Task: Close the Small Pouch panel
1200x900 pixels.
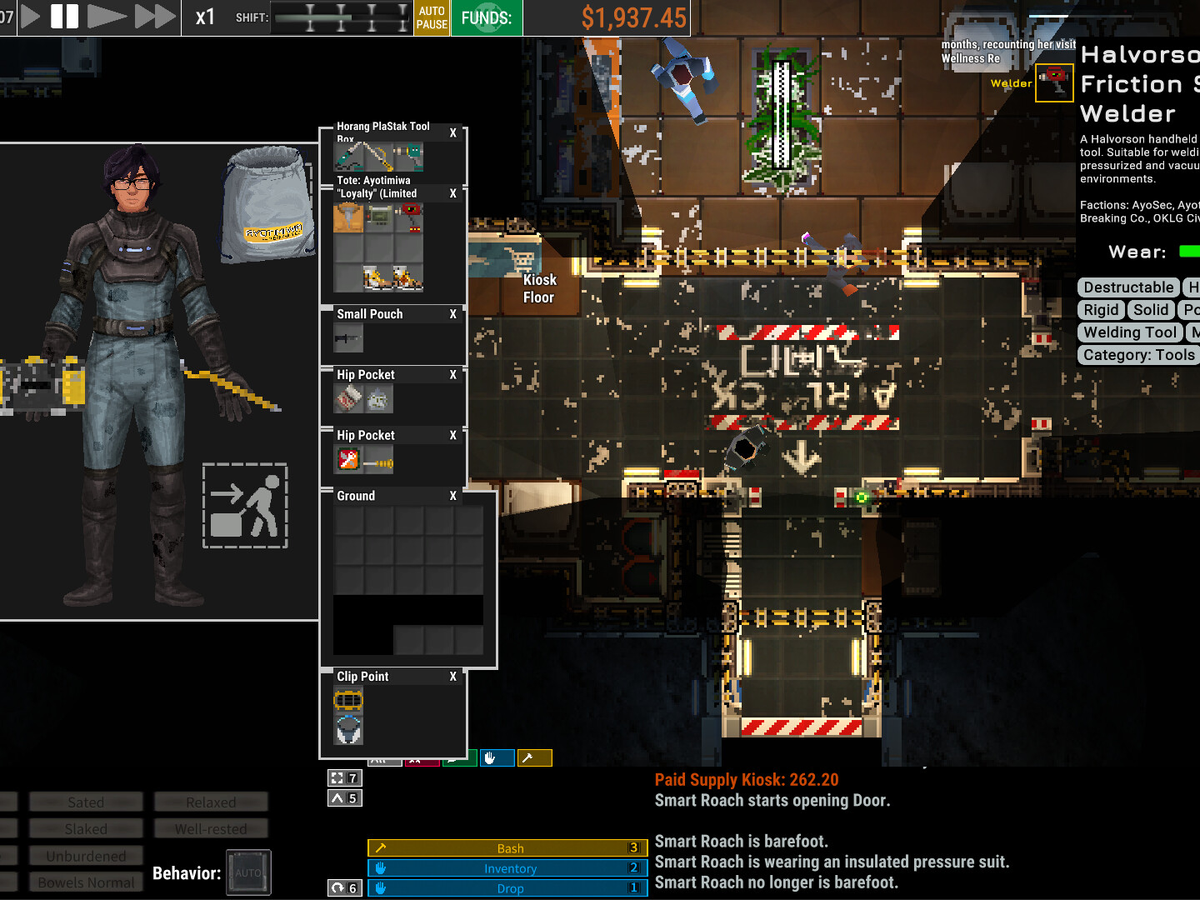Action: (x=453, y=314)
